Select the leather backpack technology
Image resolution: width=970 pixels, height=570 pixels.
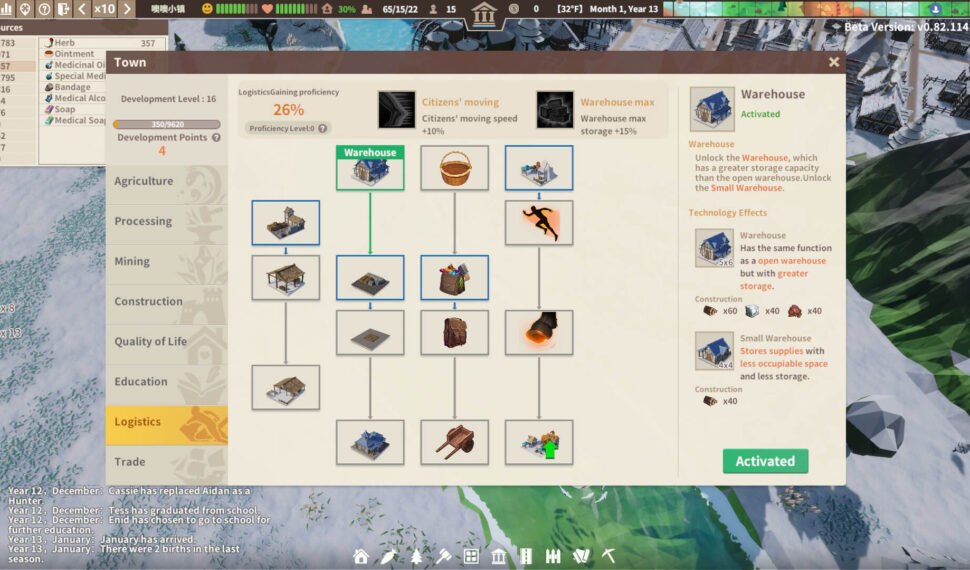pyautogui.click(x=454, y=332)
